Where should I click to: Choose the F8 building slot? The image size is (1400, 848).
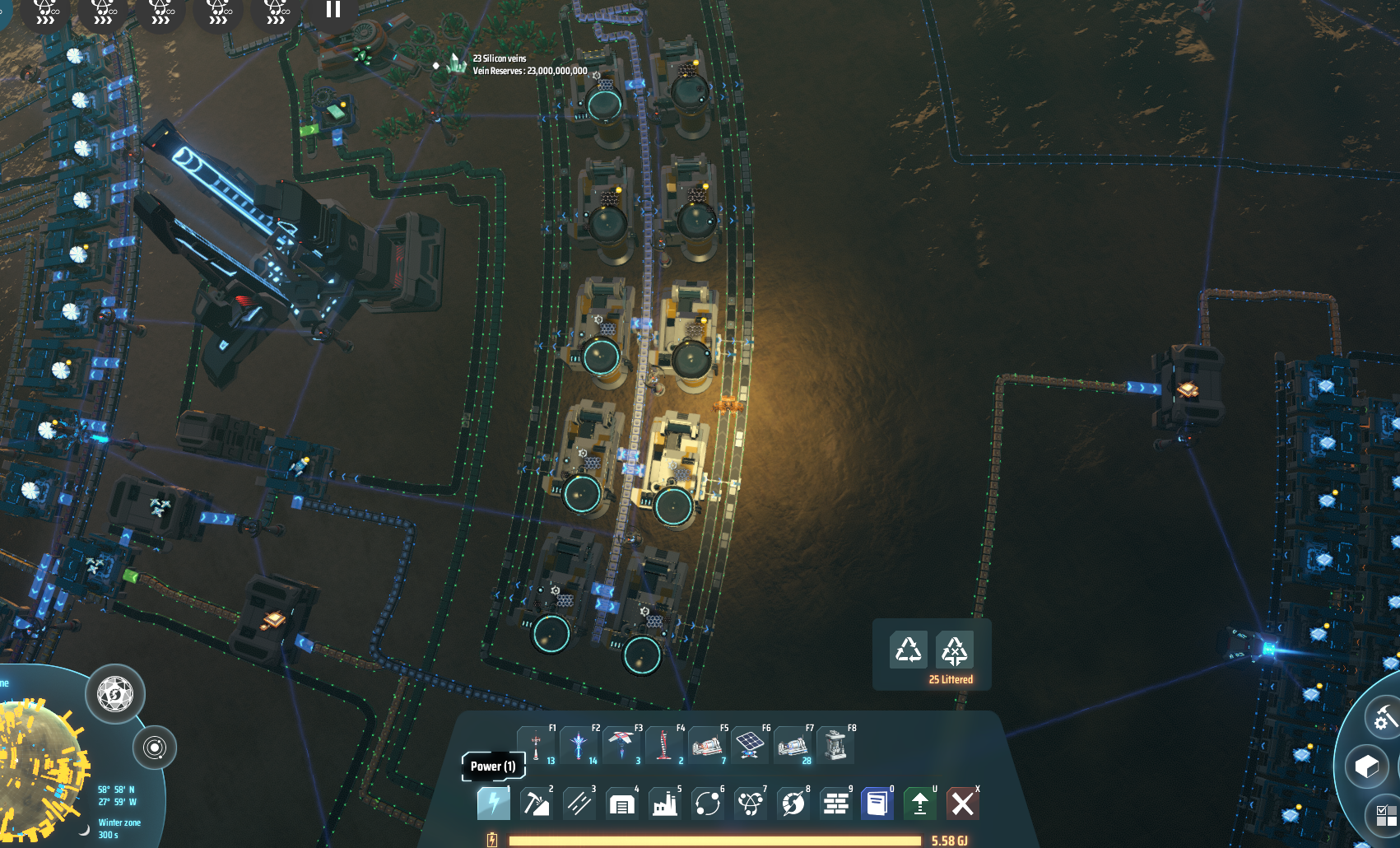[x=835, y=746]
